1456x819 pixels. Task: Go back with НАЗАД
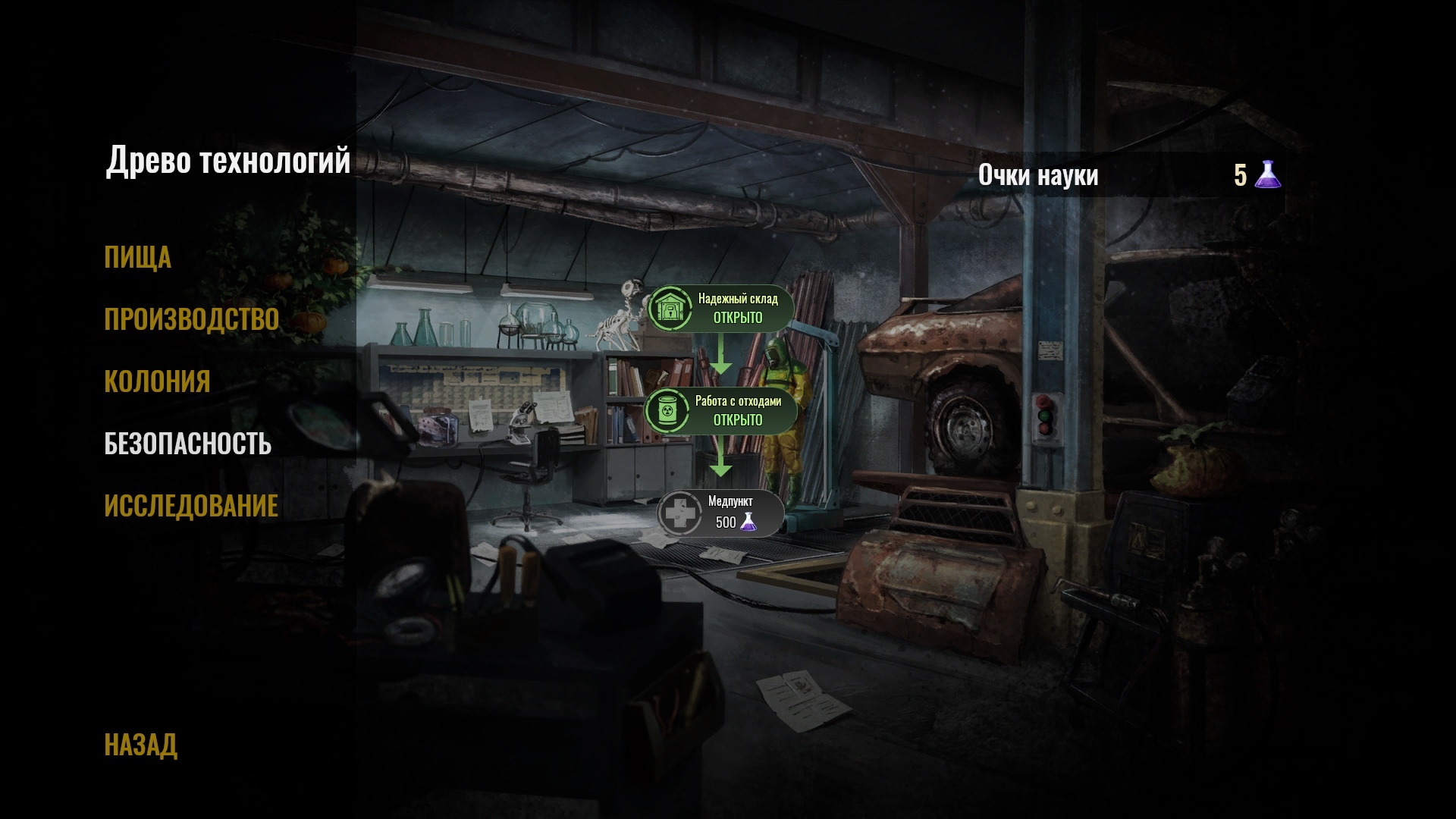pos(140,745)
